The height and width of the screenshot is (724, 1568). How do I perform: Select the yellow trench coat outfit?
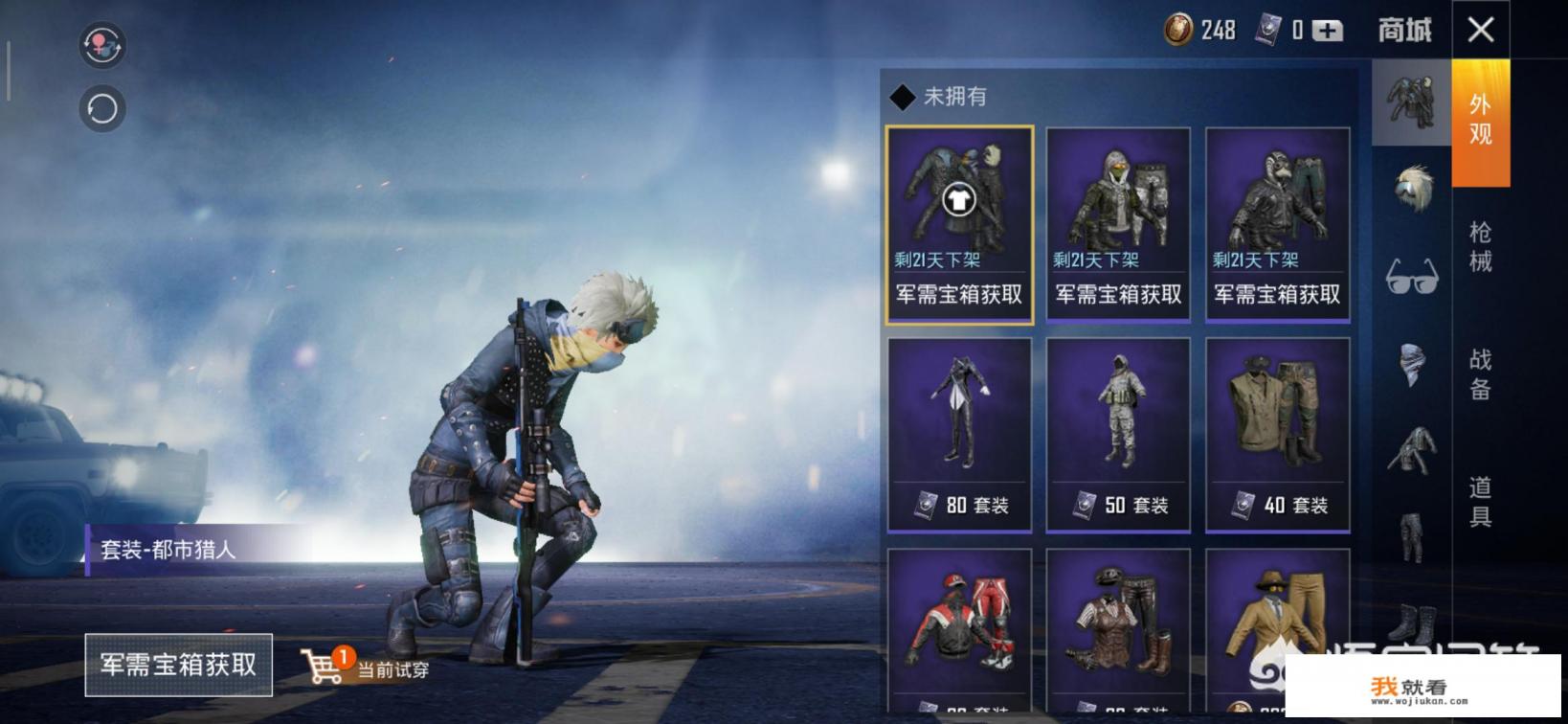coord(1277,629)
